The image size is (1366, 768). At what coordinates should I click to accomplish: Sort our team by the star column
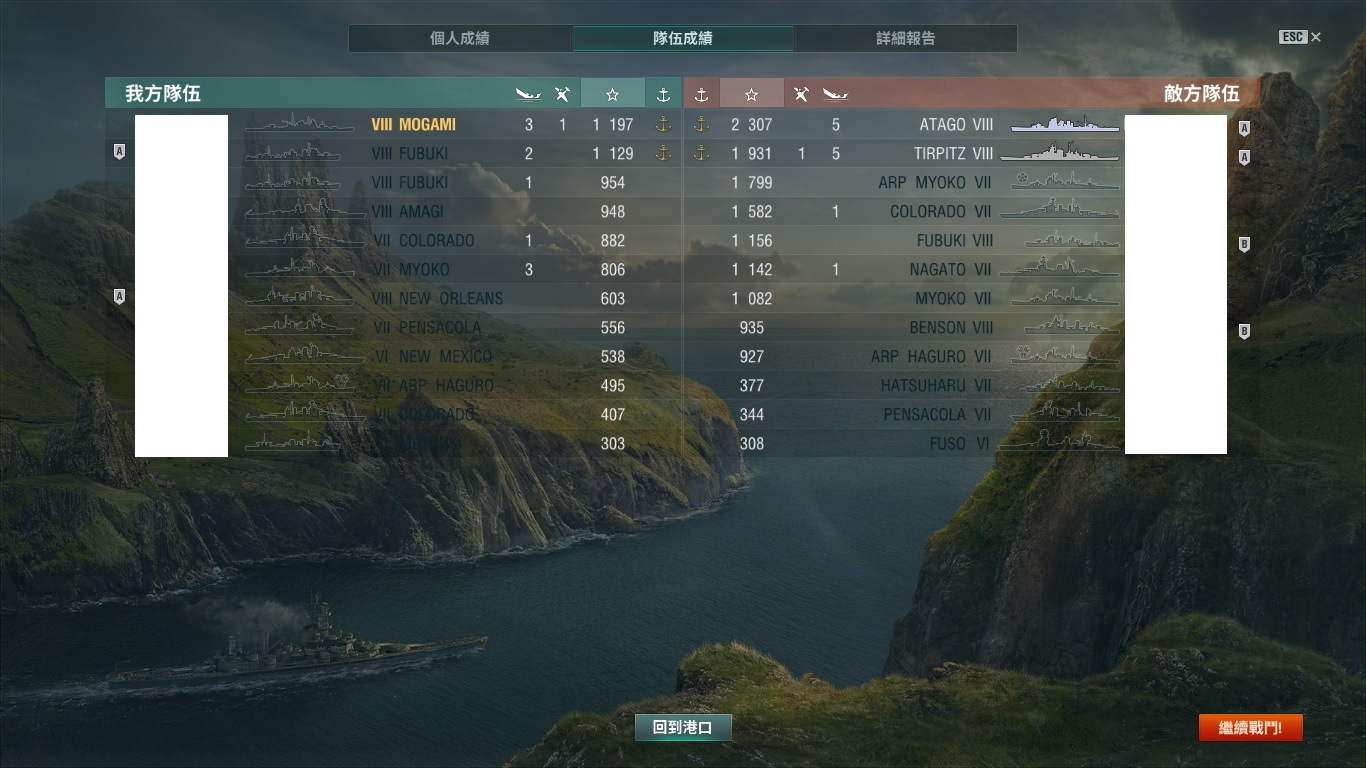coord(612,94)
